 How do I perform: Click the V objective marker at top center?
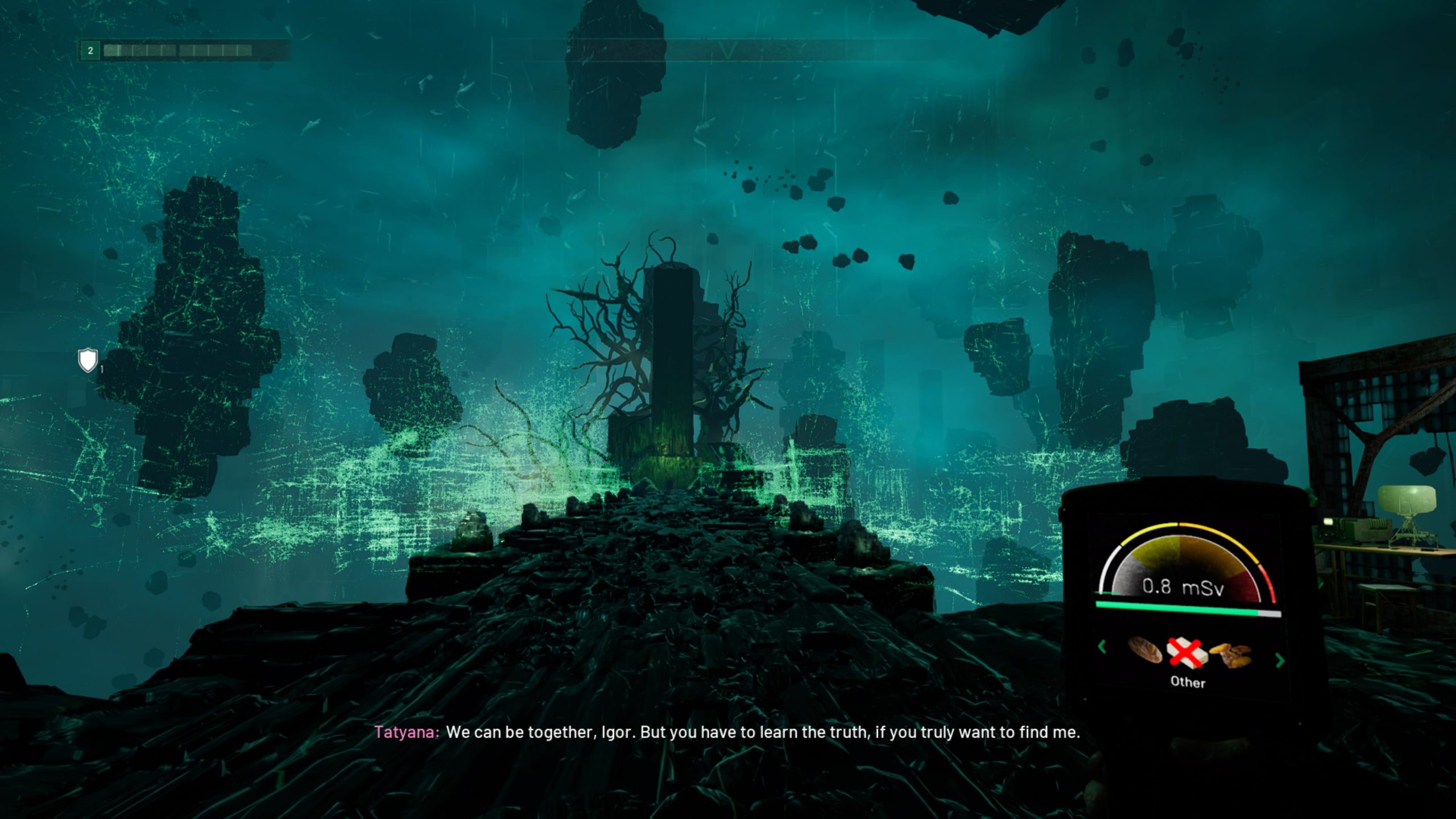(727, 49)
